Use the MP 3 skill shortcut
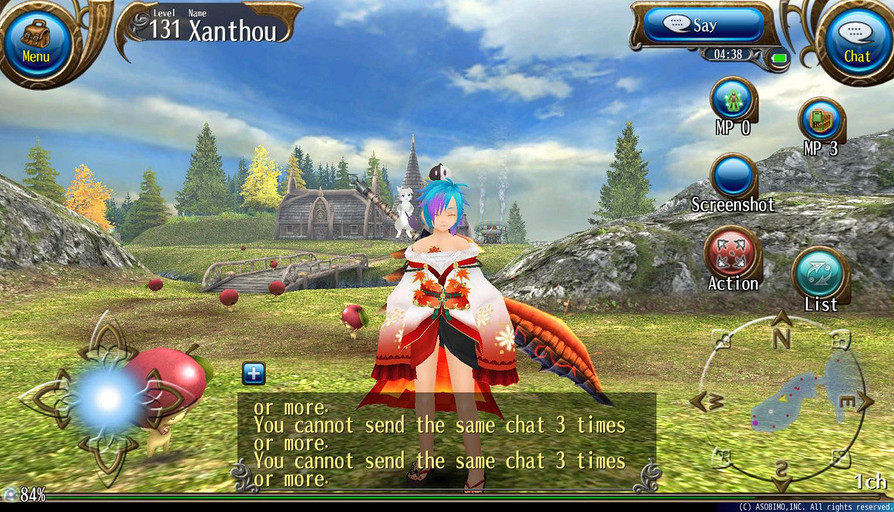 tap(821, 120)
